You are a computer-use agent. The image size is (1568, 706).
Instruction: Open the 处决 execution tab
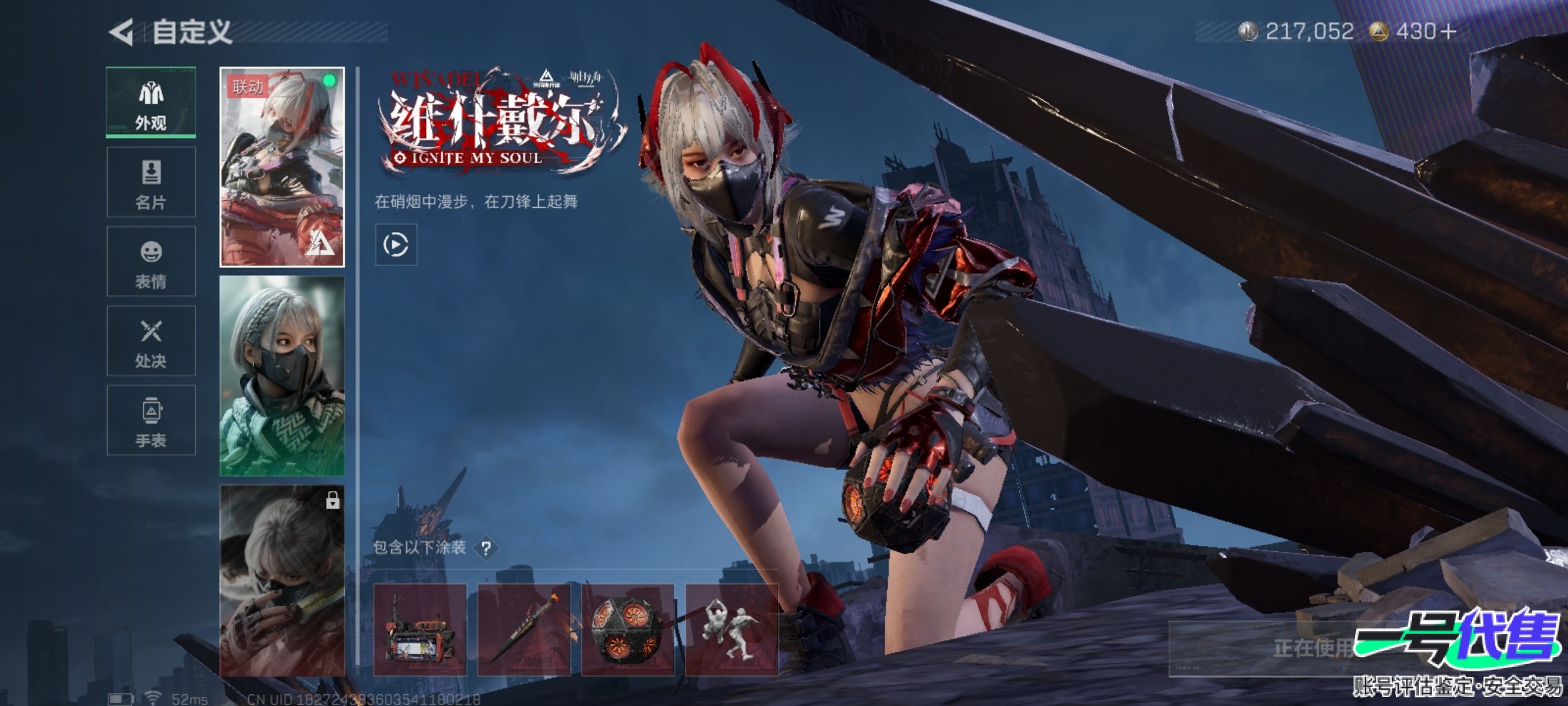click(151, 341)
